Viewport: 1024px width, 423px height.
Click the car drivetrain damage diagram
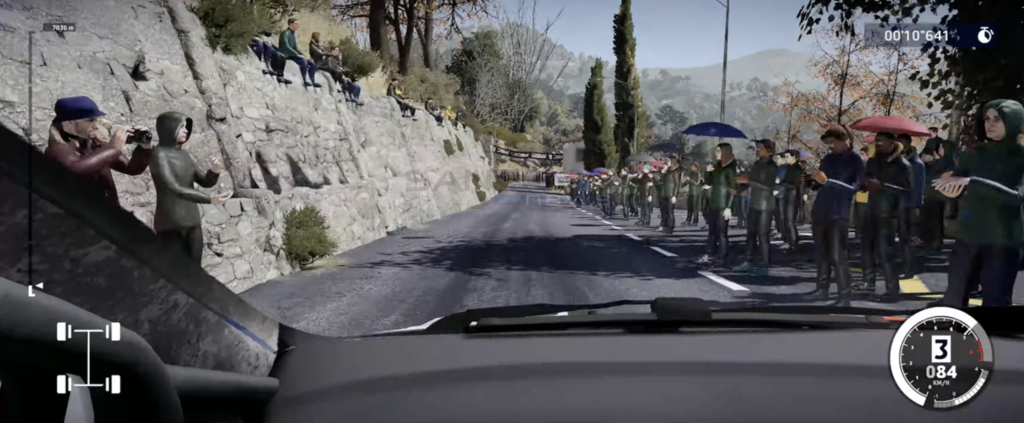[88, 357]
